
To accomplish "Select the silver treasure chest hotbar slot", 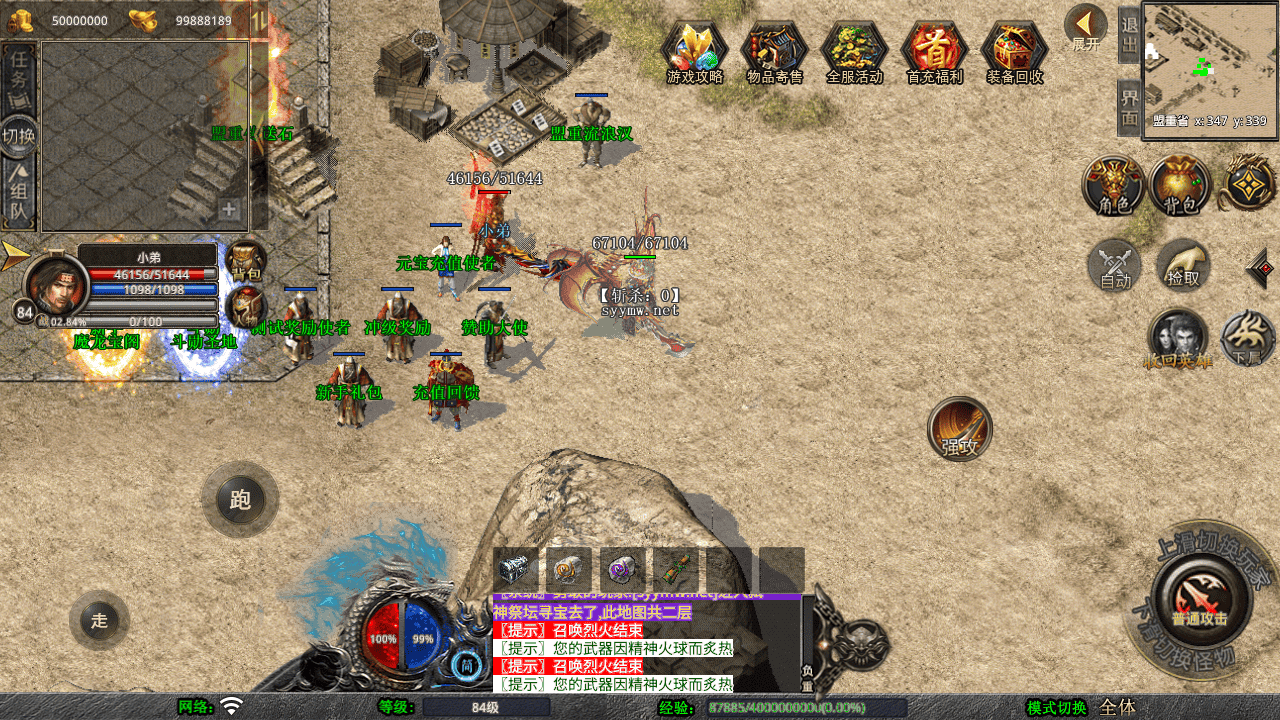I will [x=516, y=570].
